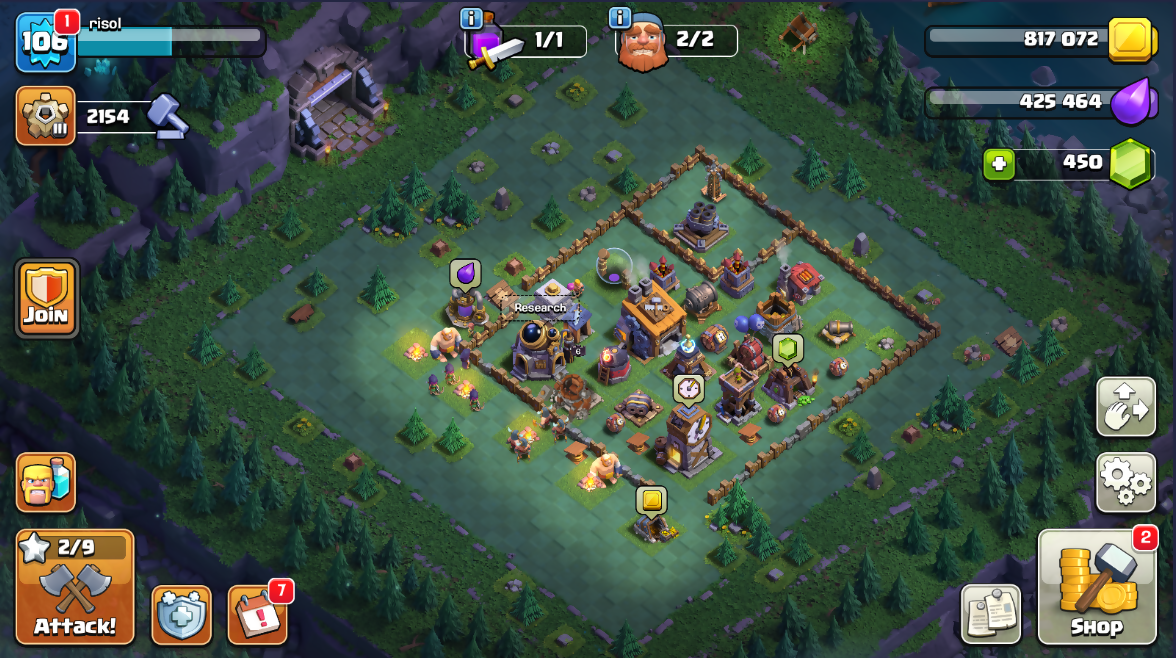Open the Shop menu
The width and height of the screenshot is (1176, 658).
(x=1096, y=587)
